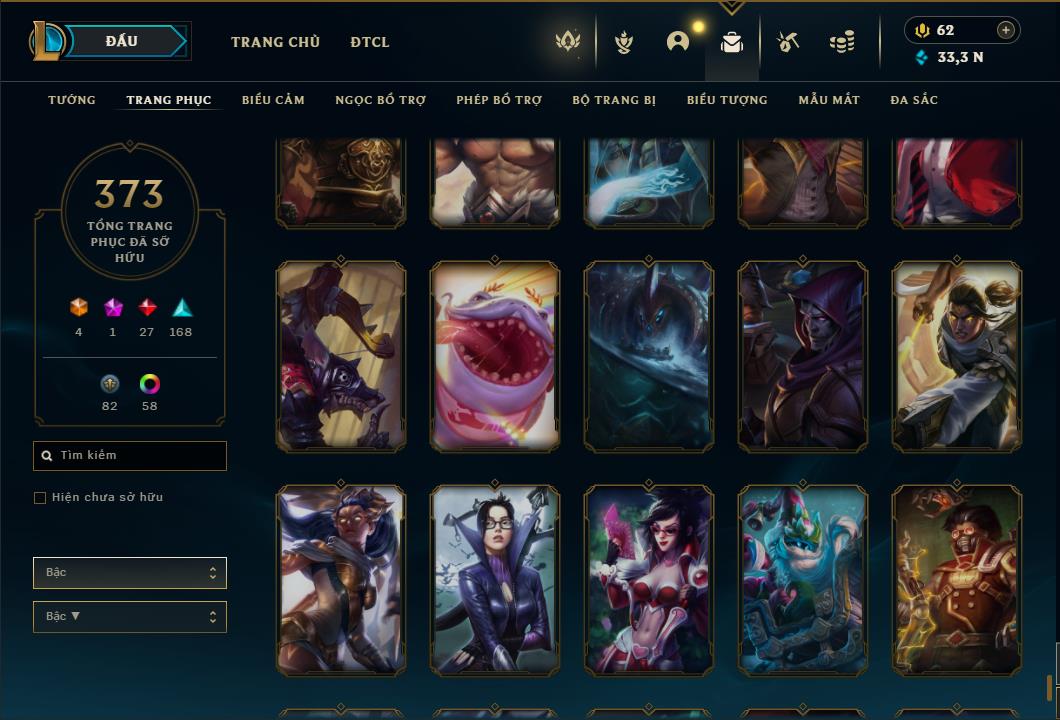The image size is (1060, 720).
Task: Show the BỘ TRANG BỊ tab
Action: [614, 100]
